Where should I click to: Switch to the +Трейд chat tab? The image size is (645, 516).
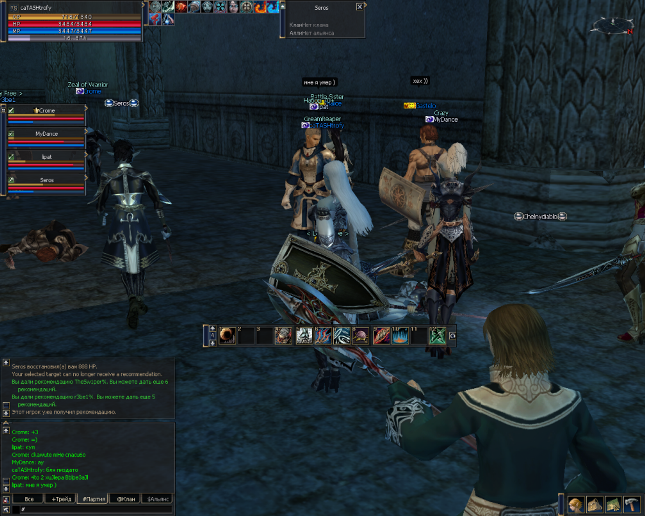(x=62, y=498)
